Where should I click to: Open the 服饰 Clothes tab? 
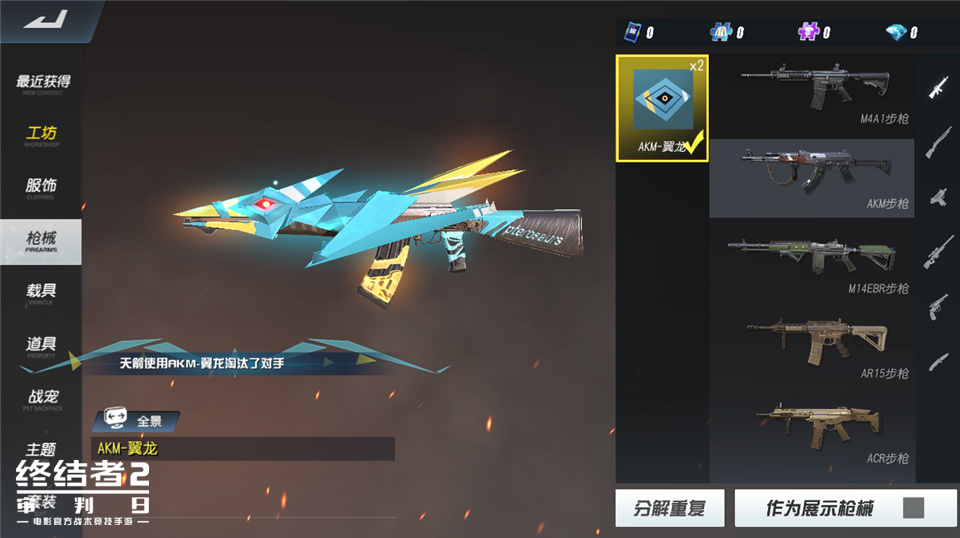coord(42,188)
